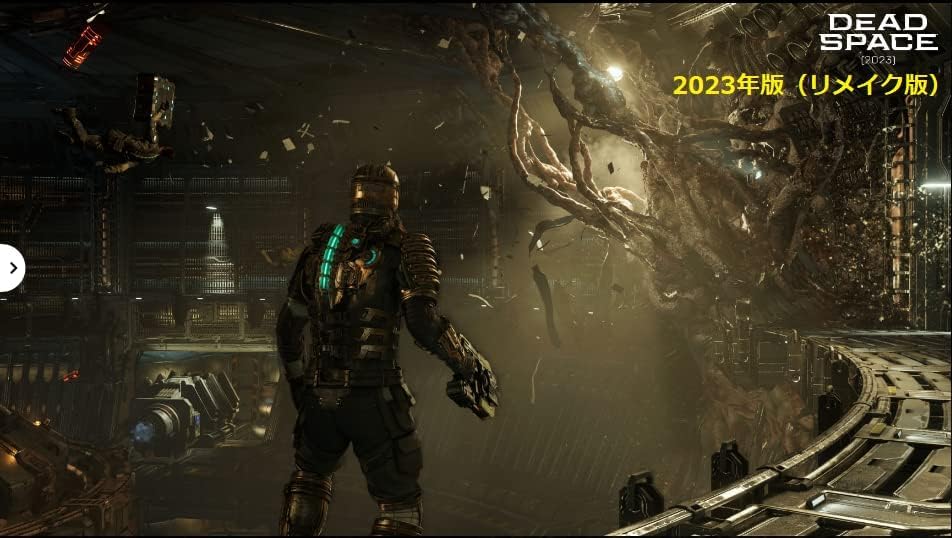Image resolution: width=952 pixels, height=538 pixels.
Task: Click the white circular carousel arrow button
Action: (x=10, y=268)
